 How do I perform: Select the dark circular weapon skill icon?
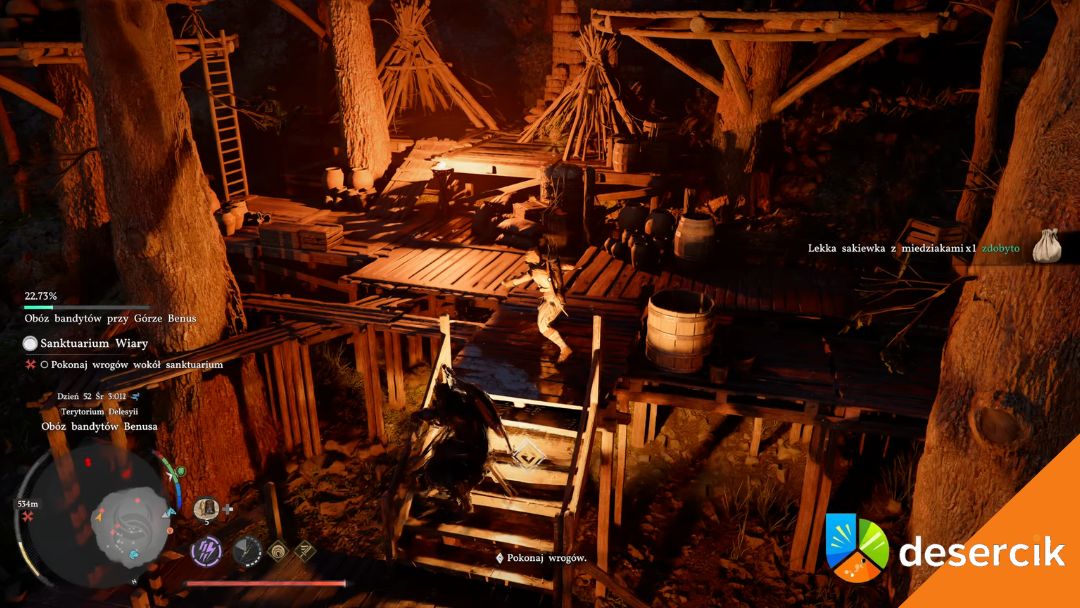247,549
